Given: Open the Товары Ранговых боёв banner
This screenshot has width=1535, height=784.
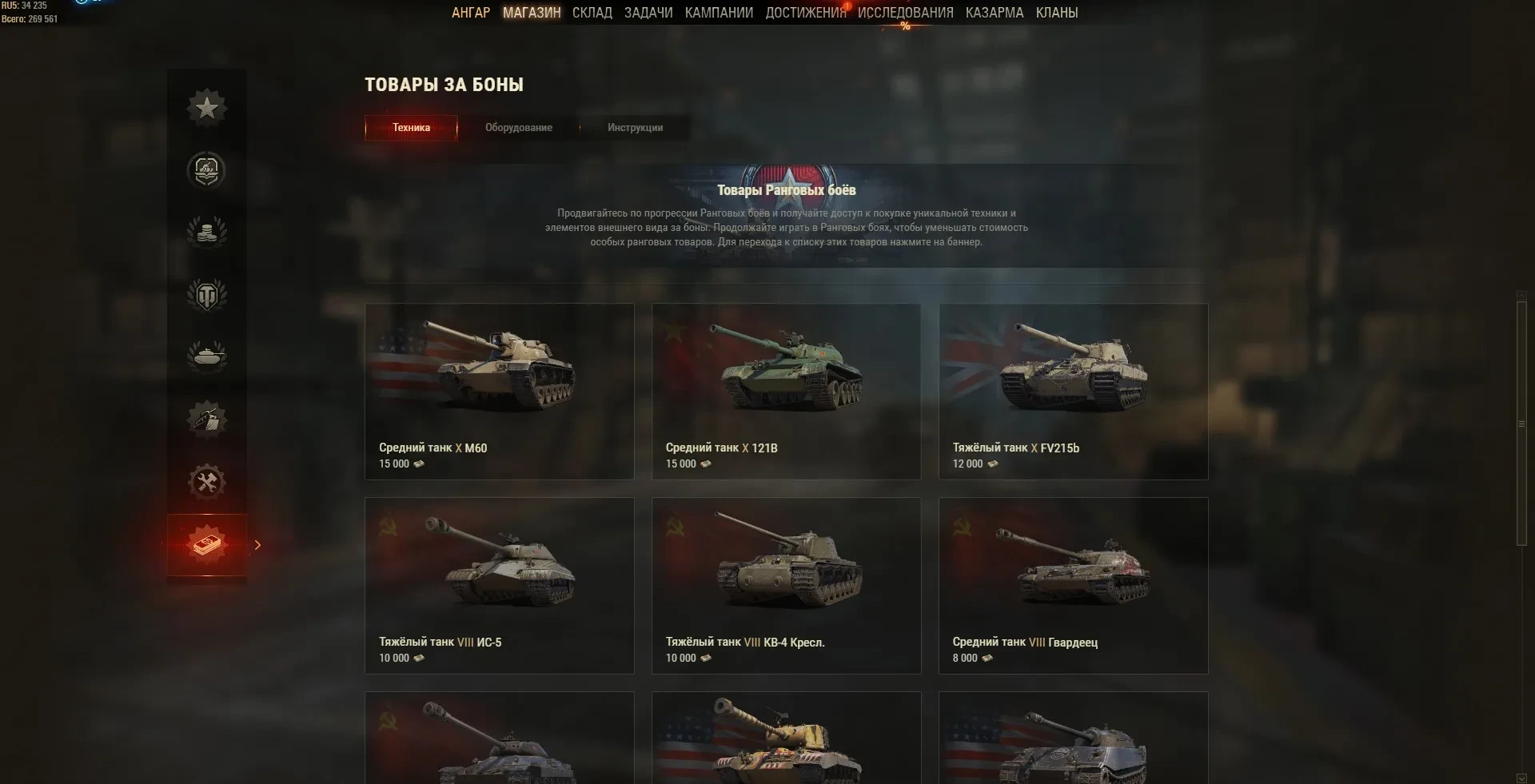Looking at the screenshot, I should point(786,216).
